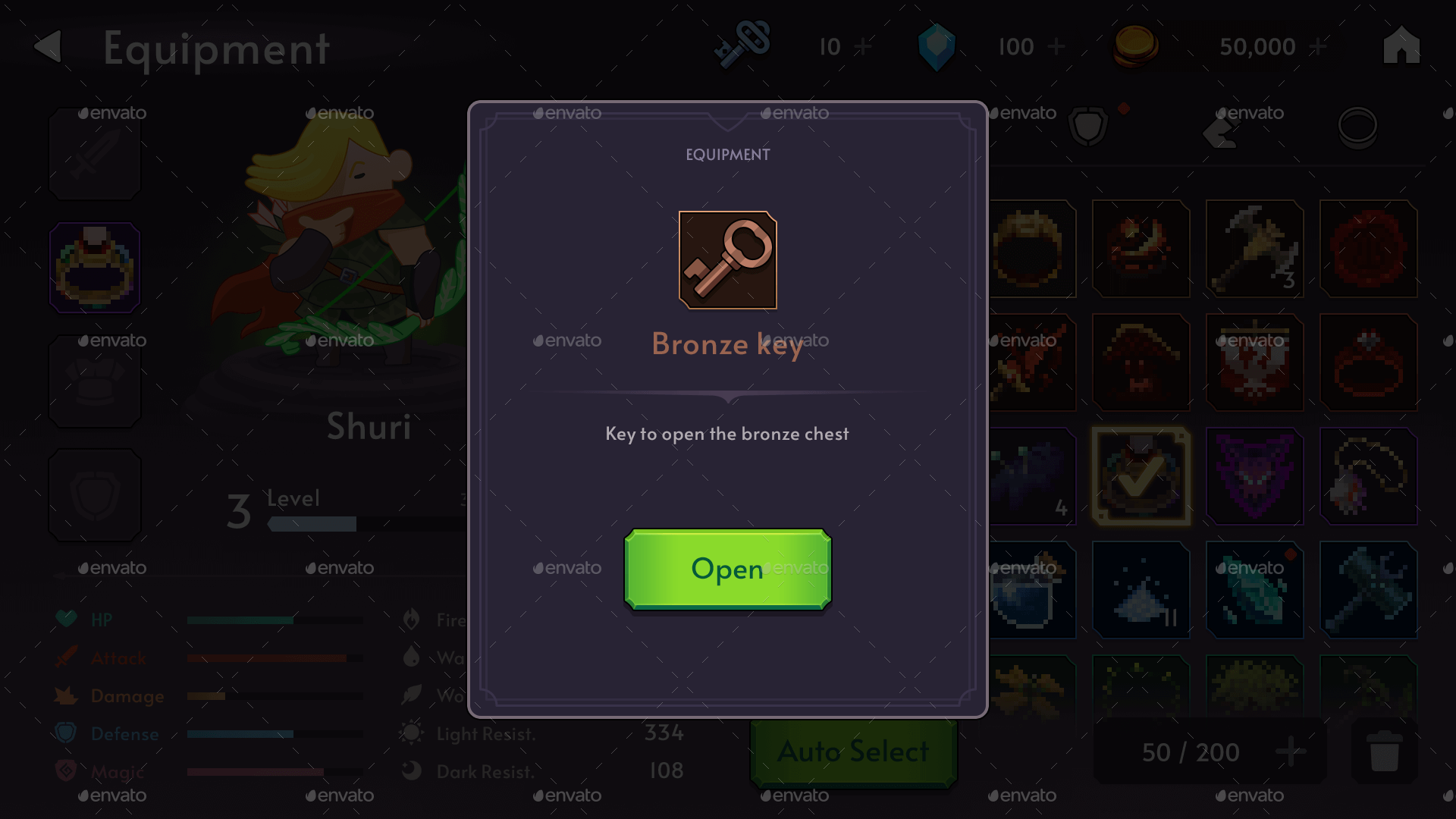Screen dimensions: 1456x819
Task: Click the EQUIPMENT label in the dialog
Action: pos(727,155)
